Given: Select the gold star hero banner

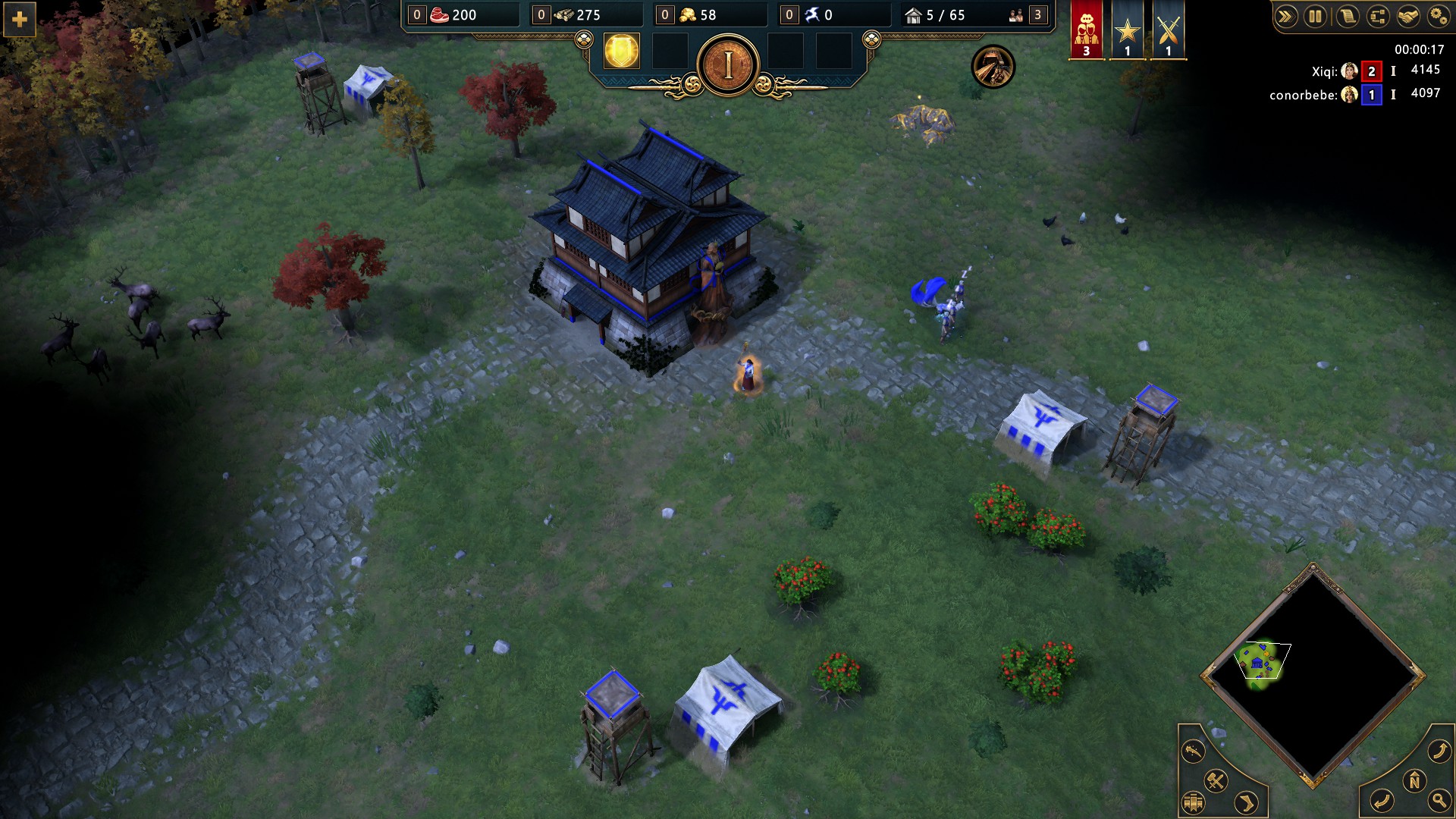Looking at the screenshot, I should pyautogui.click(x=1127, y=30).
